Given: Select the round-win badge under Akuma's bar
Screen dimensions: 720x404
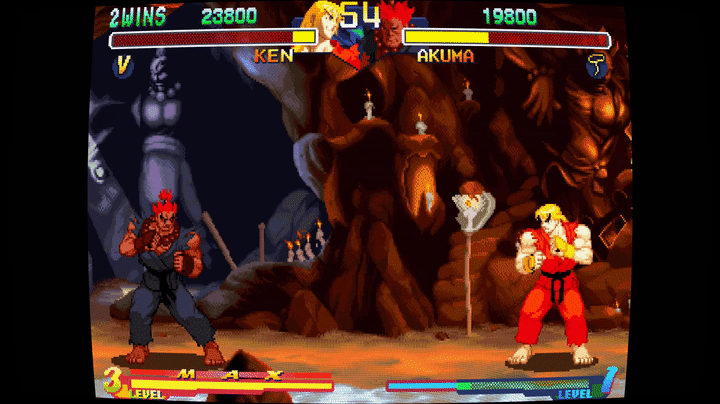Looking at the screenshot, I should pos(596,66).
